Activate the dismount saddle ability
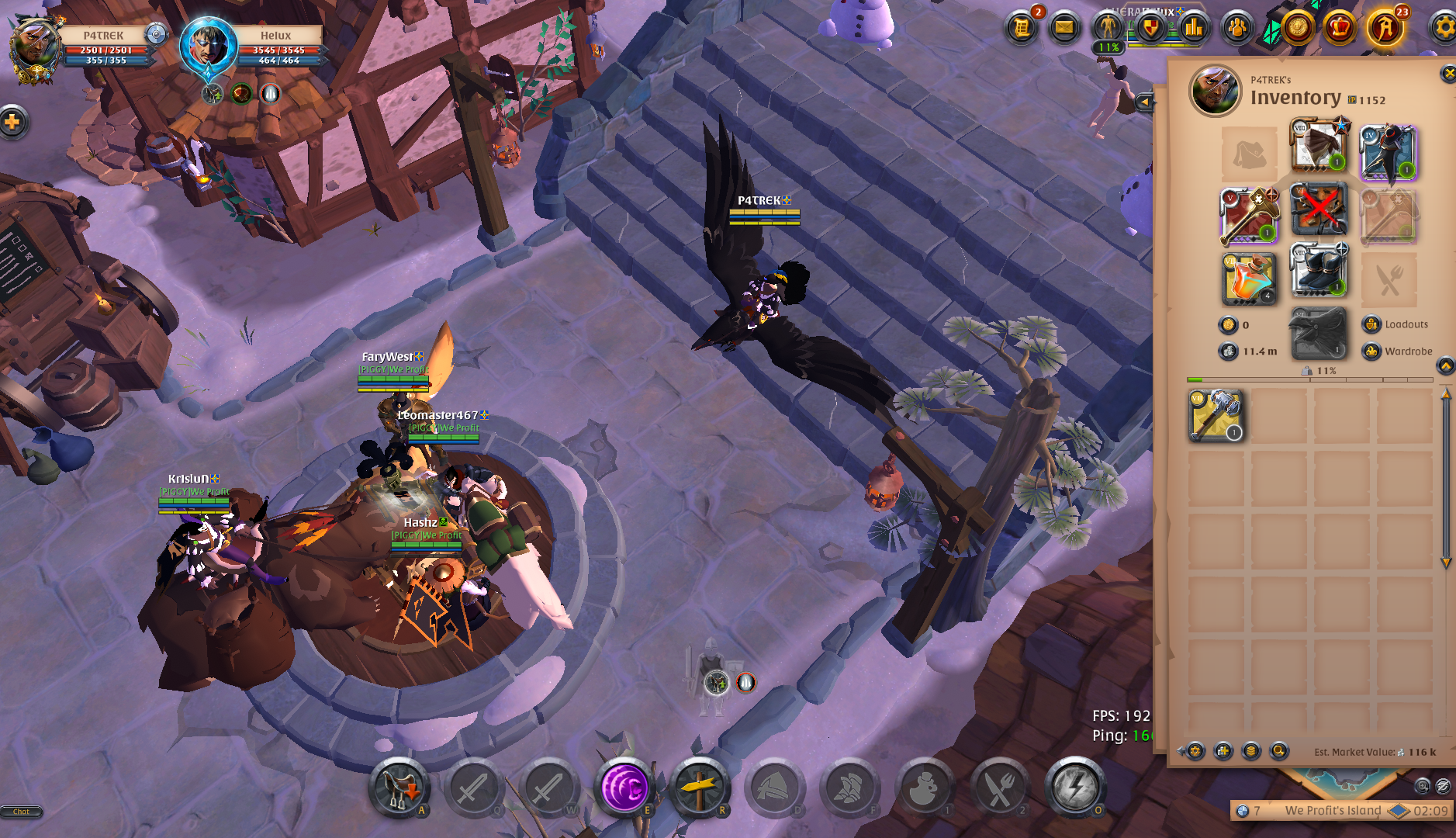The image size is (1456, 838). point(399,788)
